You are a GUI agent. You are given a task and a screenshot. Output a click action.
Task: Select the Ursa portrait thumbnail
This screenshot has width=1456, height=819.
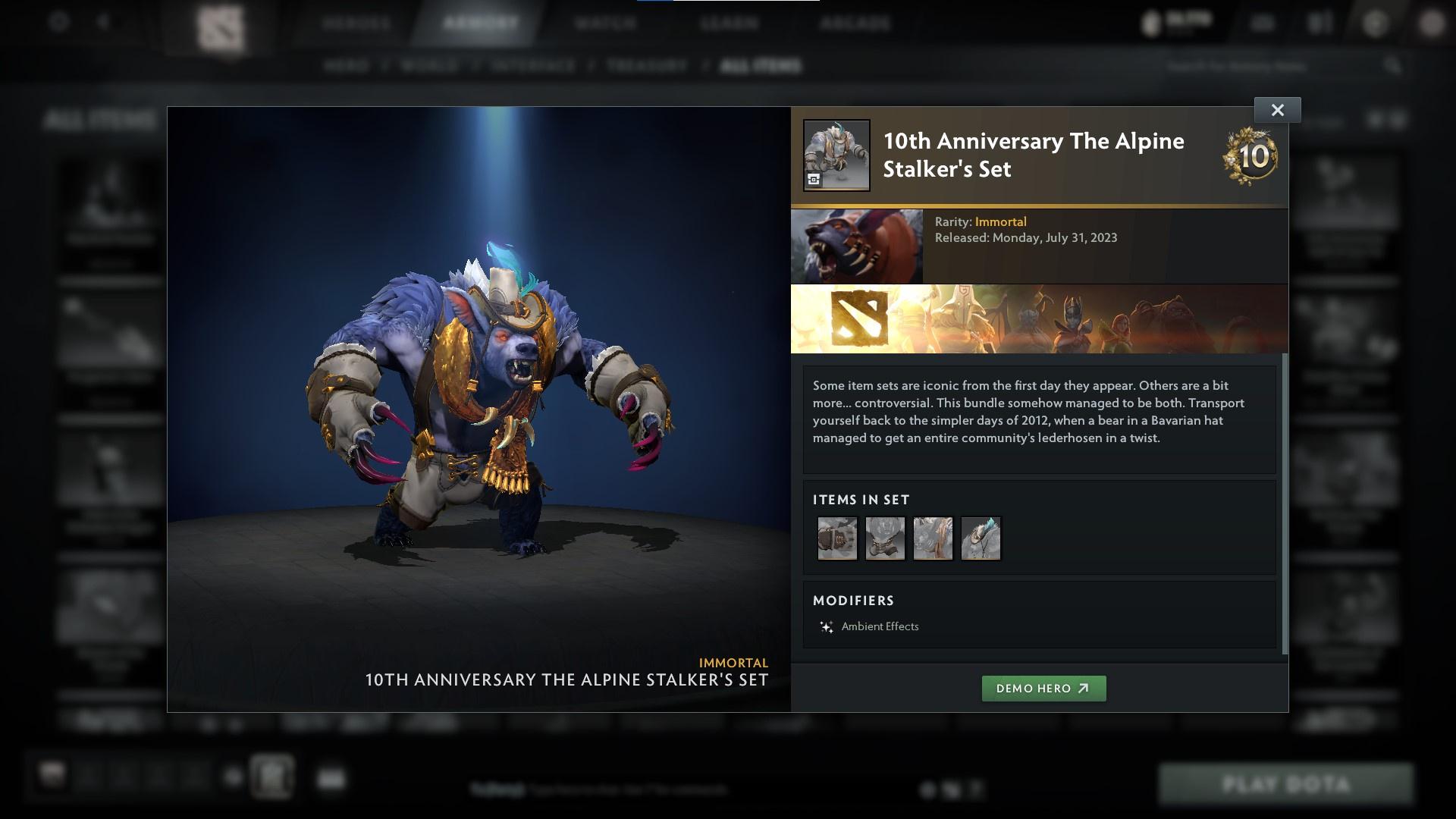(858, 244)
